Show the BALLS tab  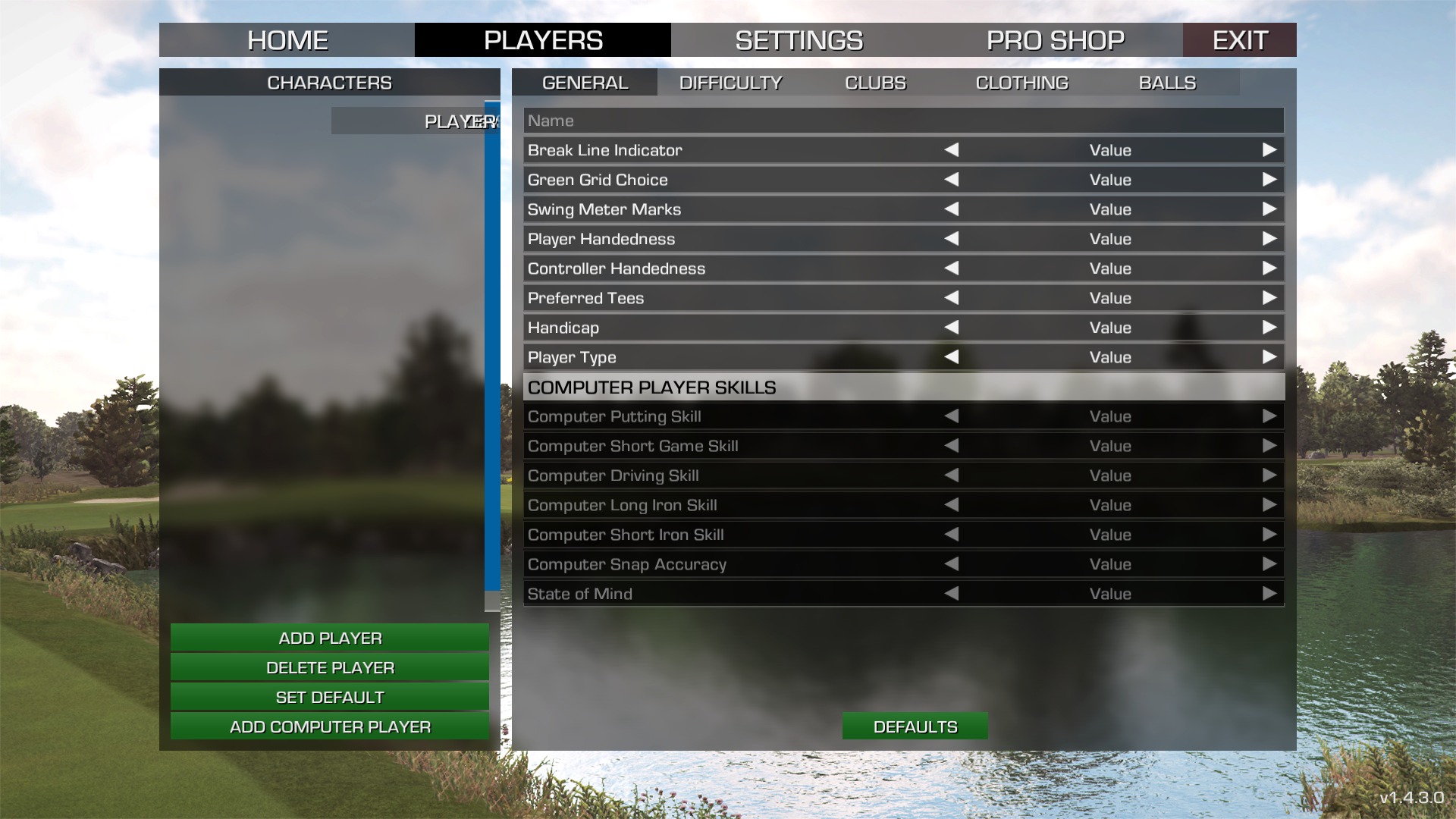click(1167, 83)
